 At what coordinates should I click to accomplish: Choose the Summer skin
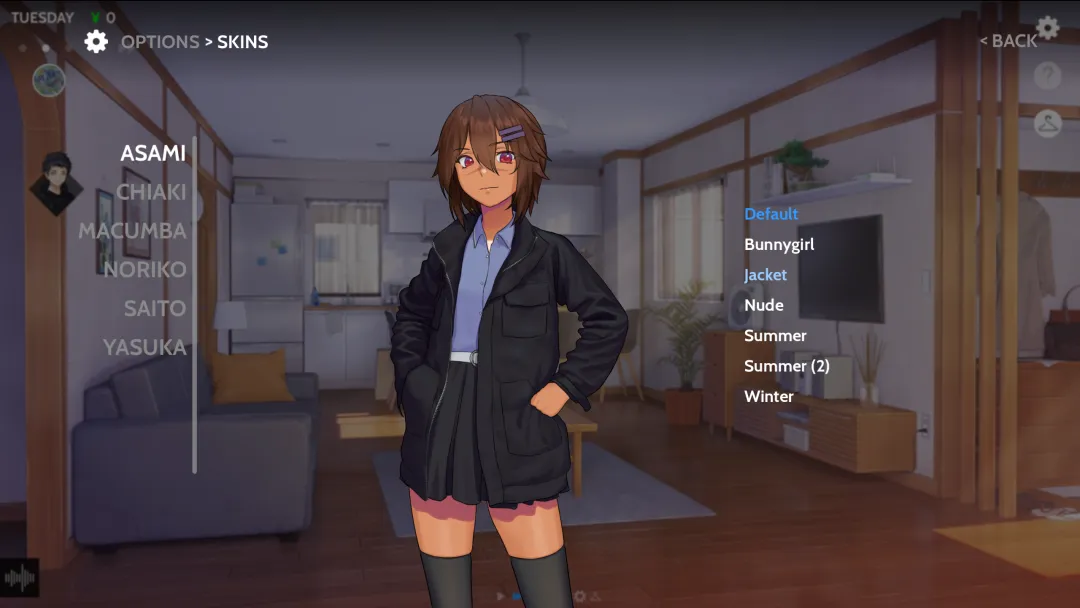coord(775,336)
